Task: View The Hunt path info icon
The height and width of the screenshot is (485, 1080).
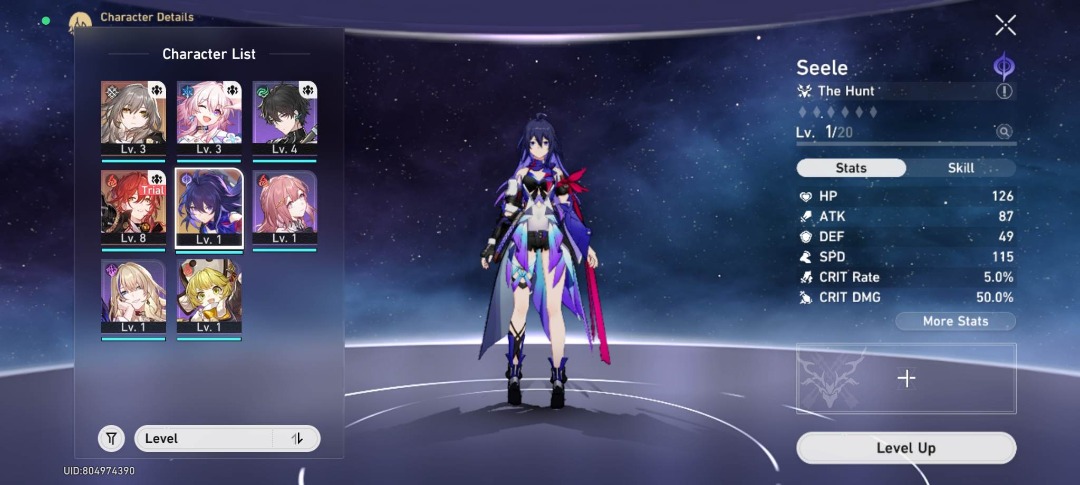Action: coord(1004,91)
